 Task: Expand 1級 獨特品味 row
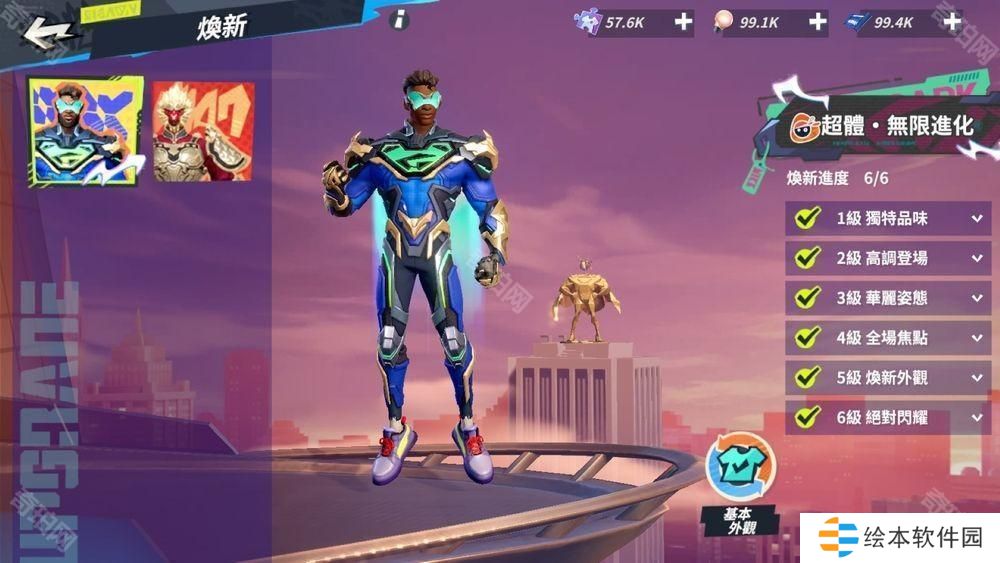pos(976,218)
